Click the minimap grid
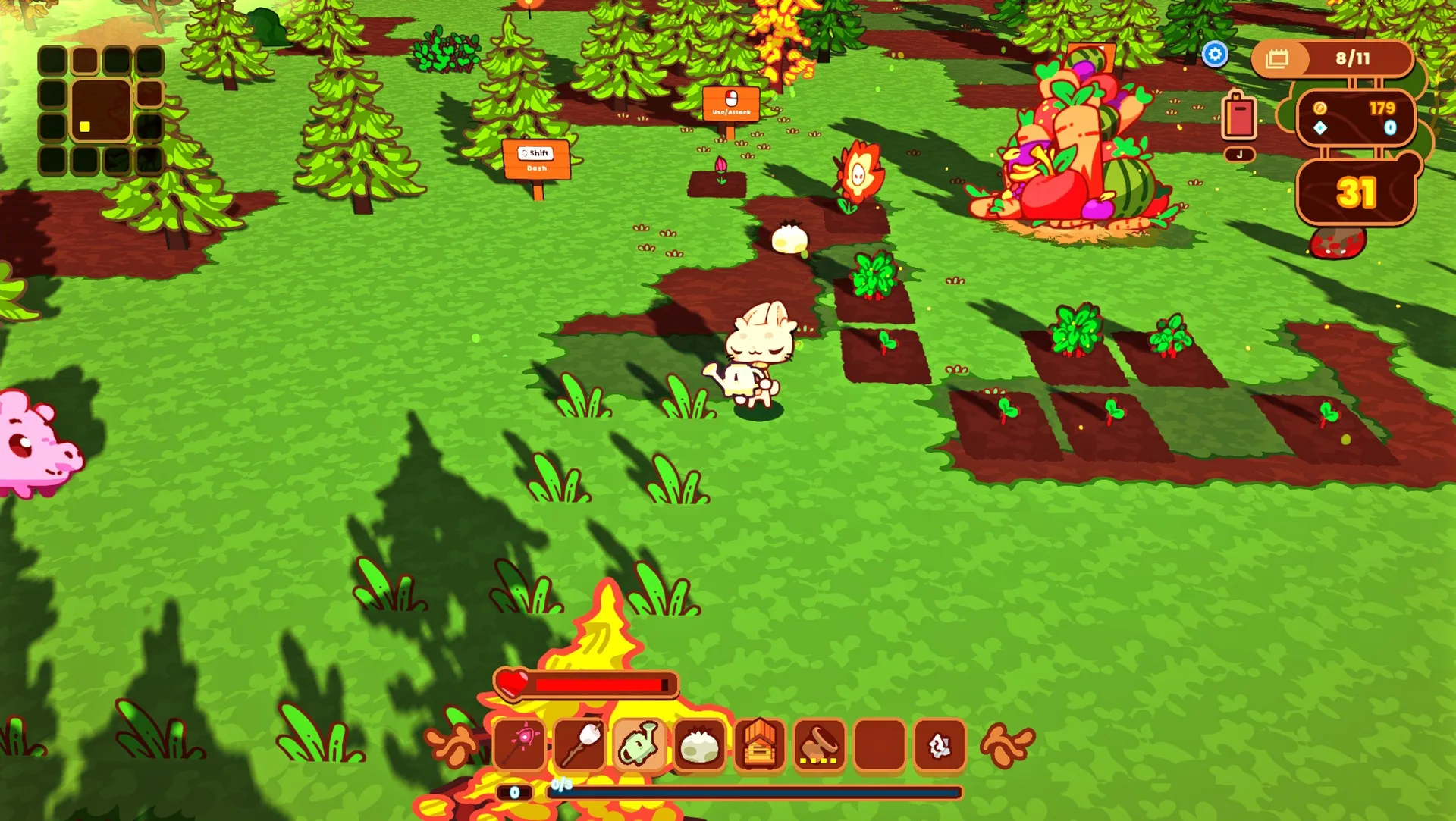 [101, 111]
